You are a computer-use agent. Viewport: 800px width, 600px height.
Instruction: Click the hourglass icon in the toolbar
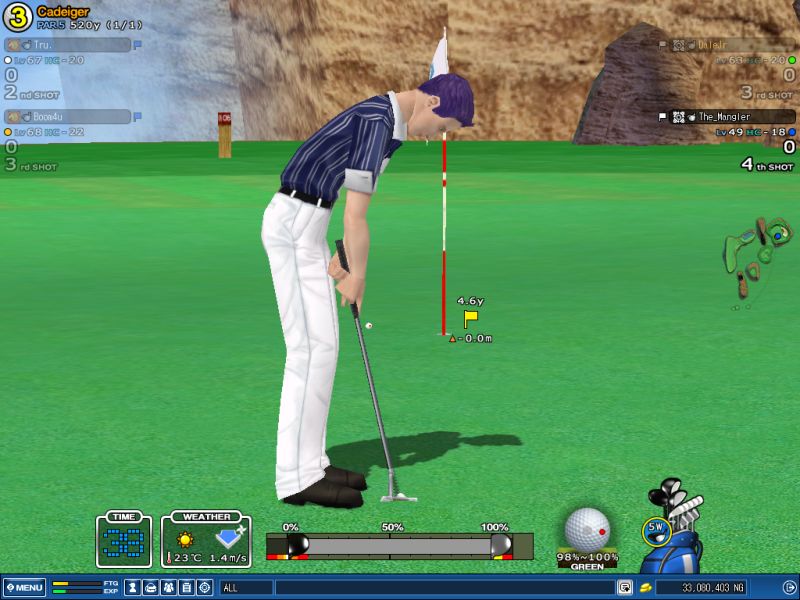click(x=132, y=587)
